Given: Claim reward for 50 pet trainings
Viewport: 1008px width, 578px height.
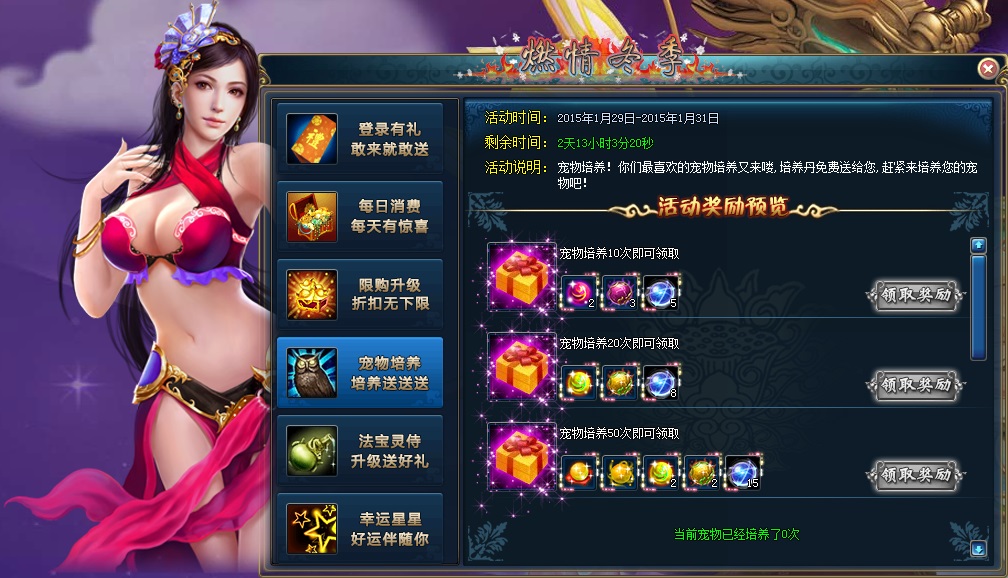Looking at the screenshot, I should tap(916, 474).
